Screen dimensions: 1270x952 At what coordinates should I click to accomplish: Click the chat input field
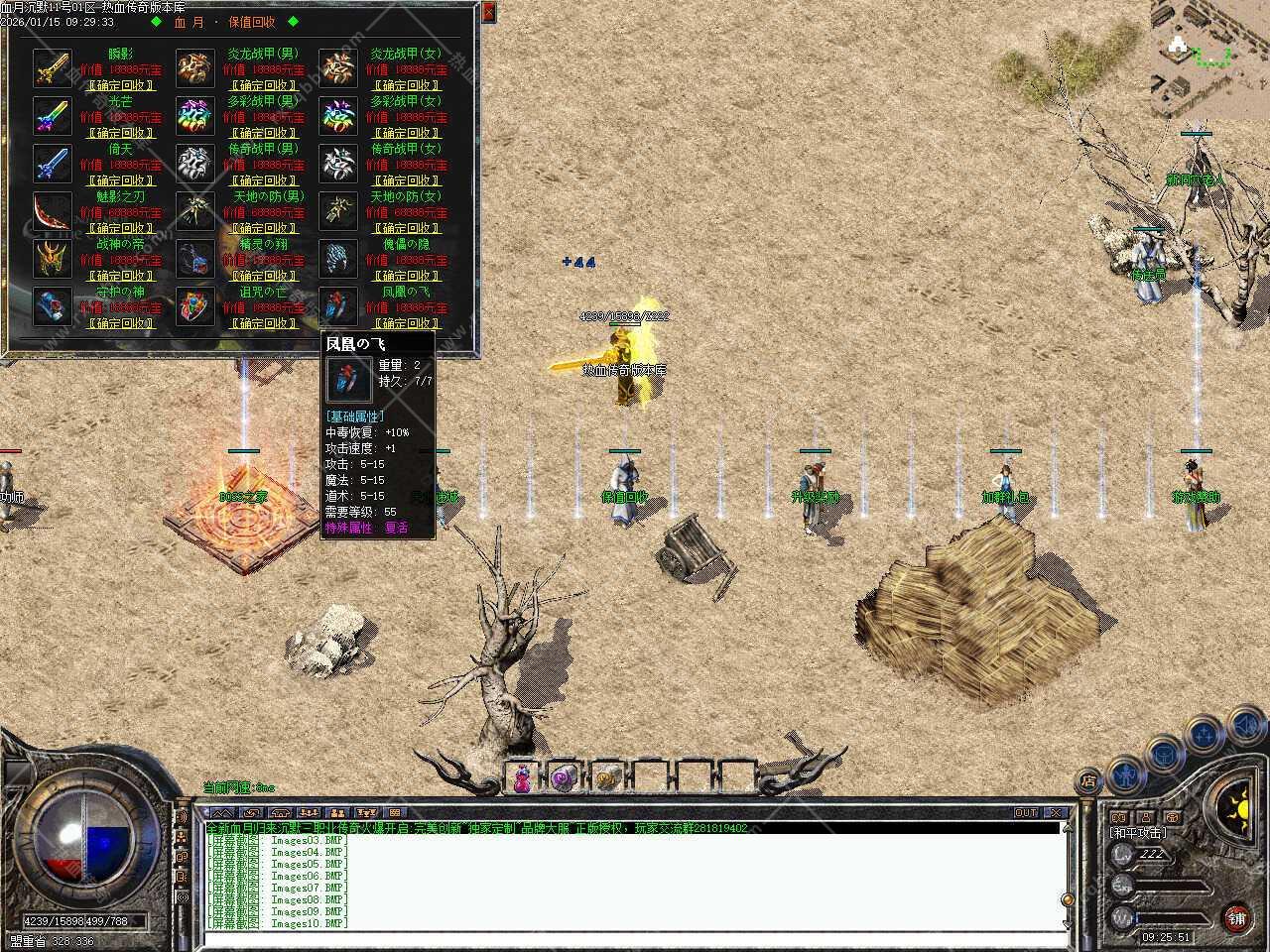pyautogui.click(x=633, y=938)
